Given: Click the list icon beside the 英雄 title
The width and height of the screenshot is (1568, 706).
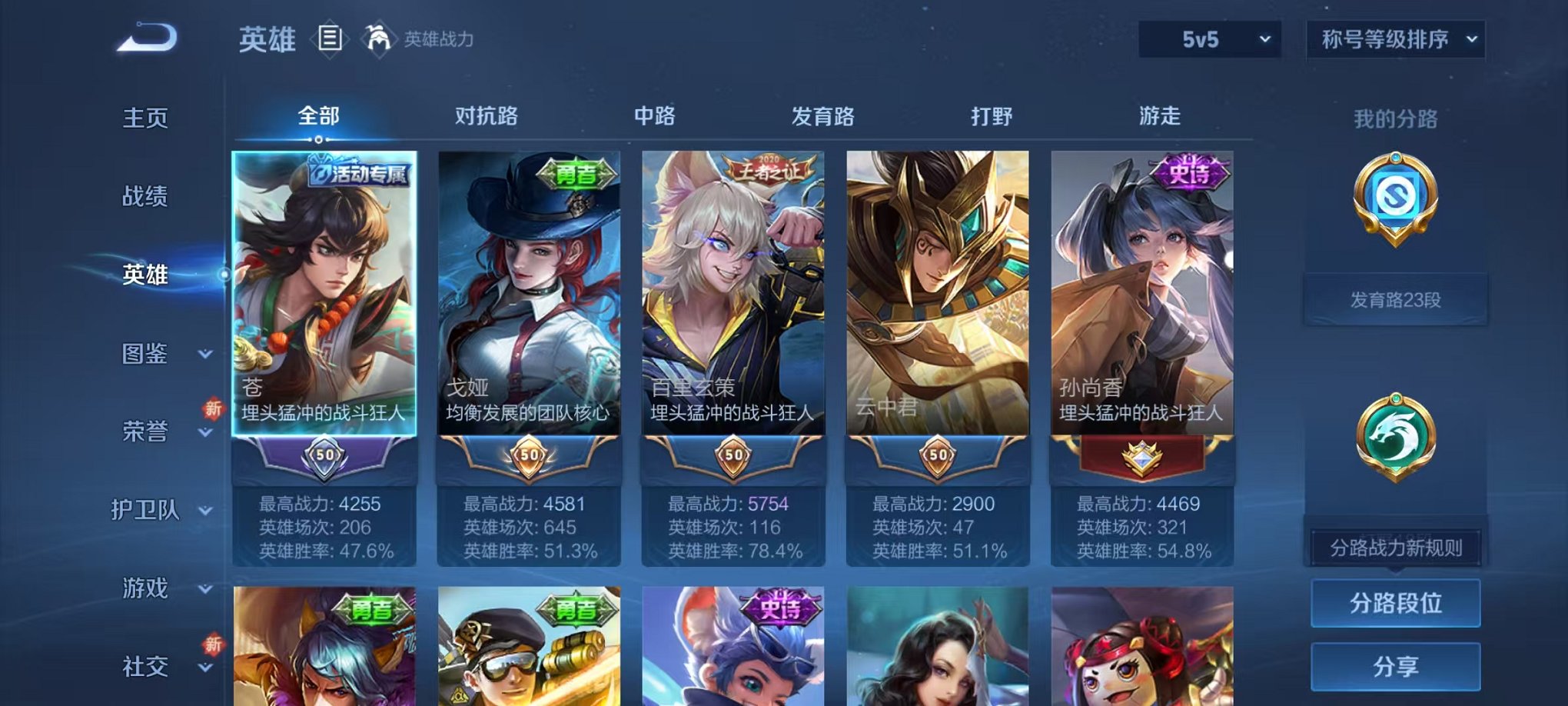Looking at the screenshot, I should tap(331, 36).
